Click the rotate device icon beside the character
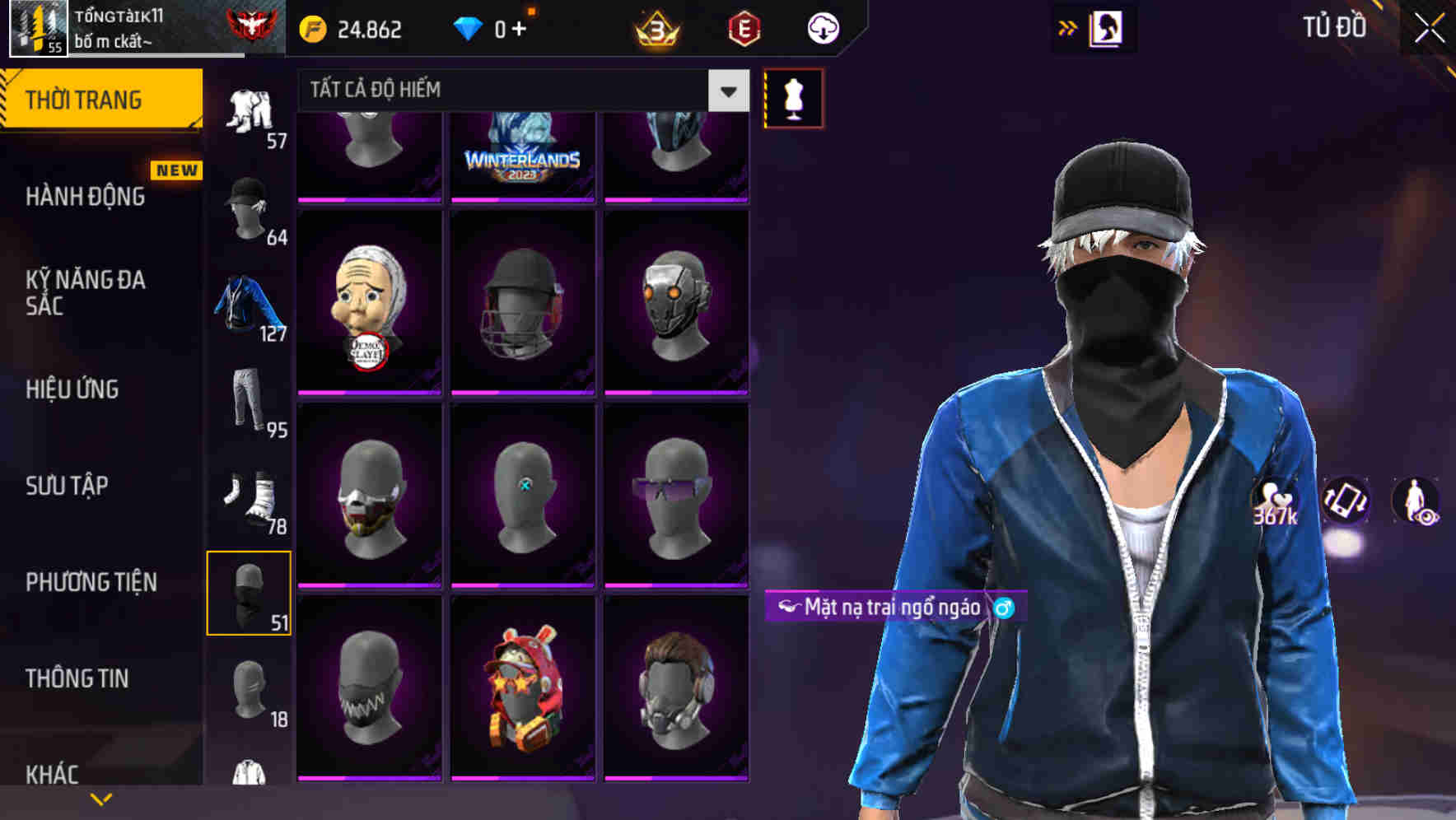 pyautogui.click(x=1345, y=502)
